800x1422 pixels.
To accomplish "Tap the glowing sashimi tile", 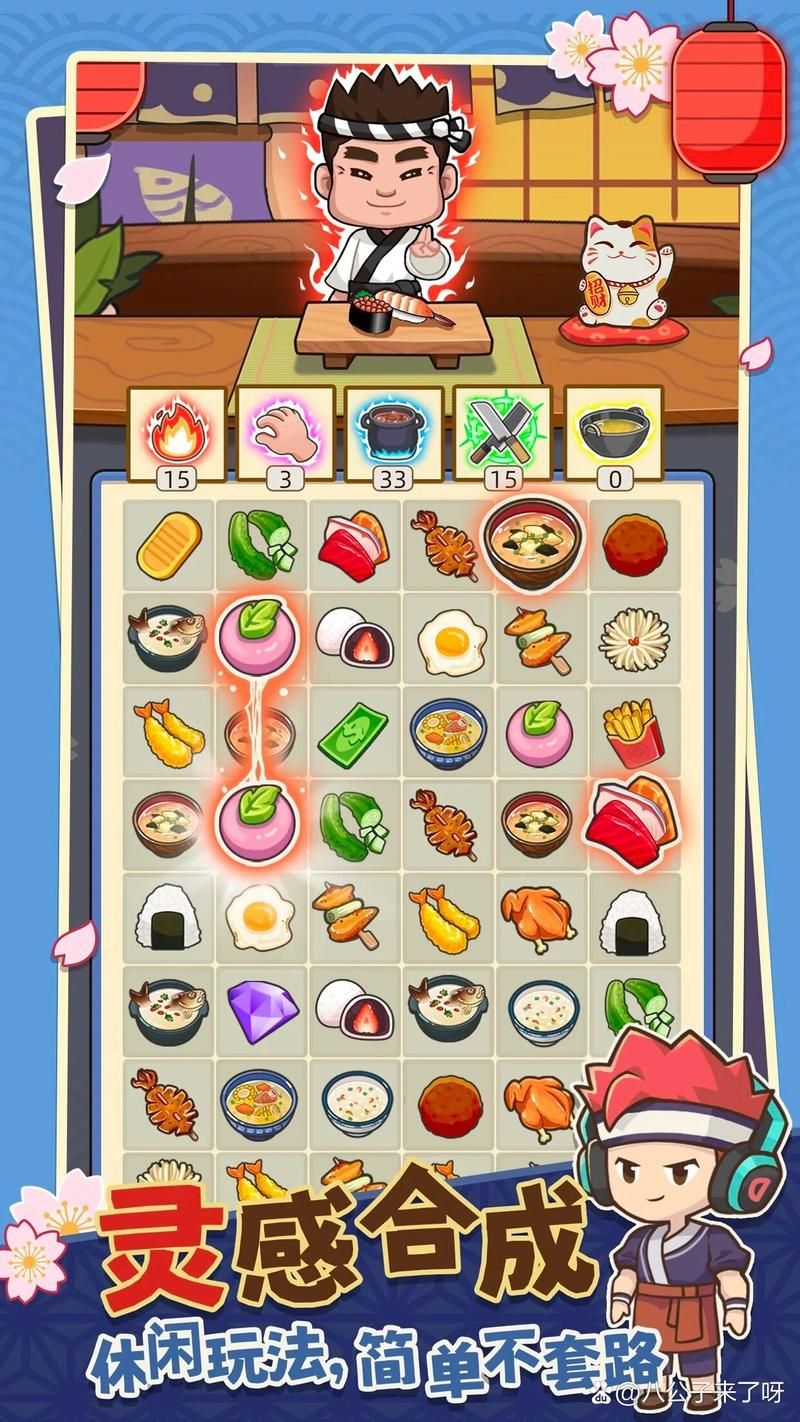I will [632, 822].
